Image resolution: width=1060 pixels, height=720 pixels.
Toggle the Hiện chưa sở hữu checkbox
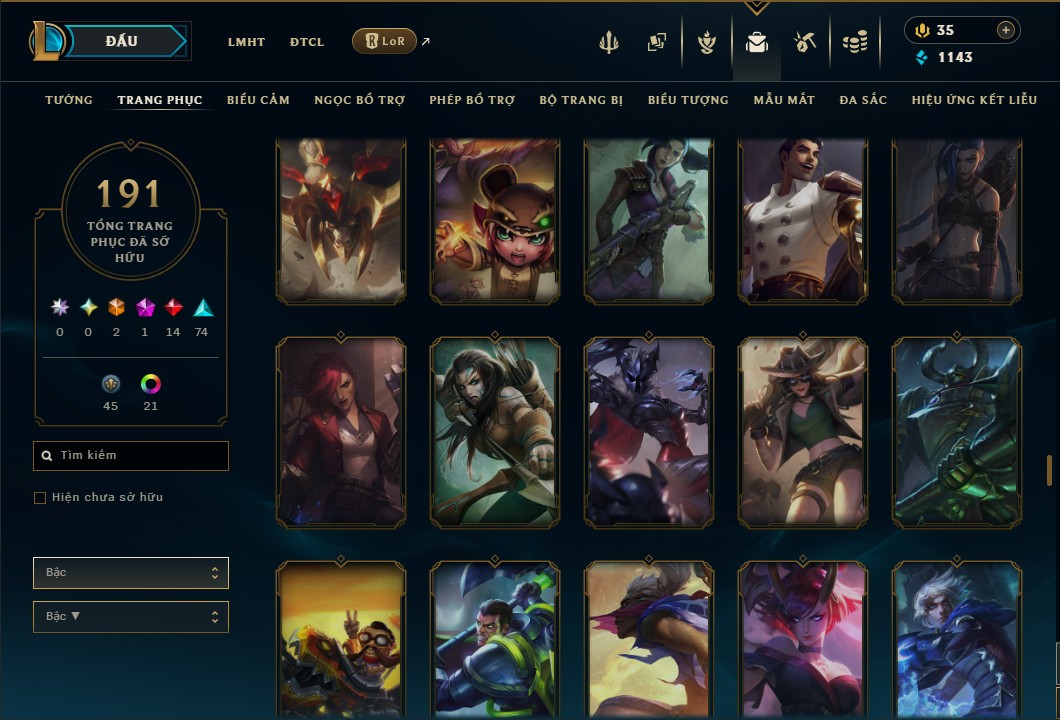pos(40,498)
